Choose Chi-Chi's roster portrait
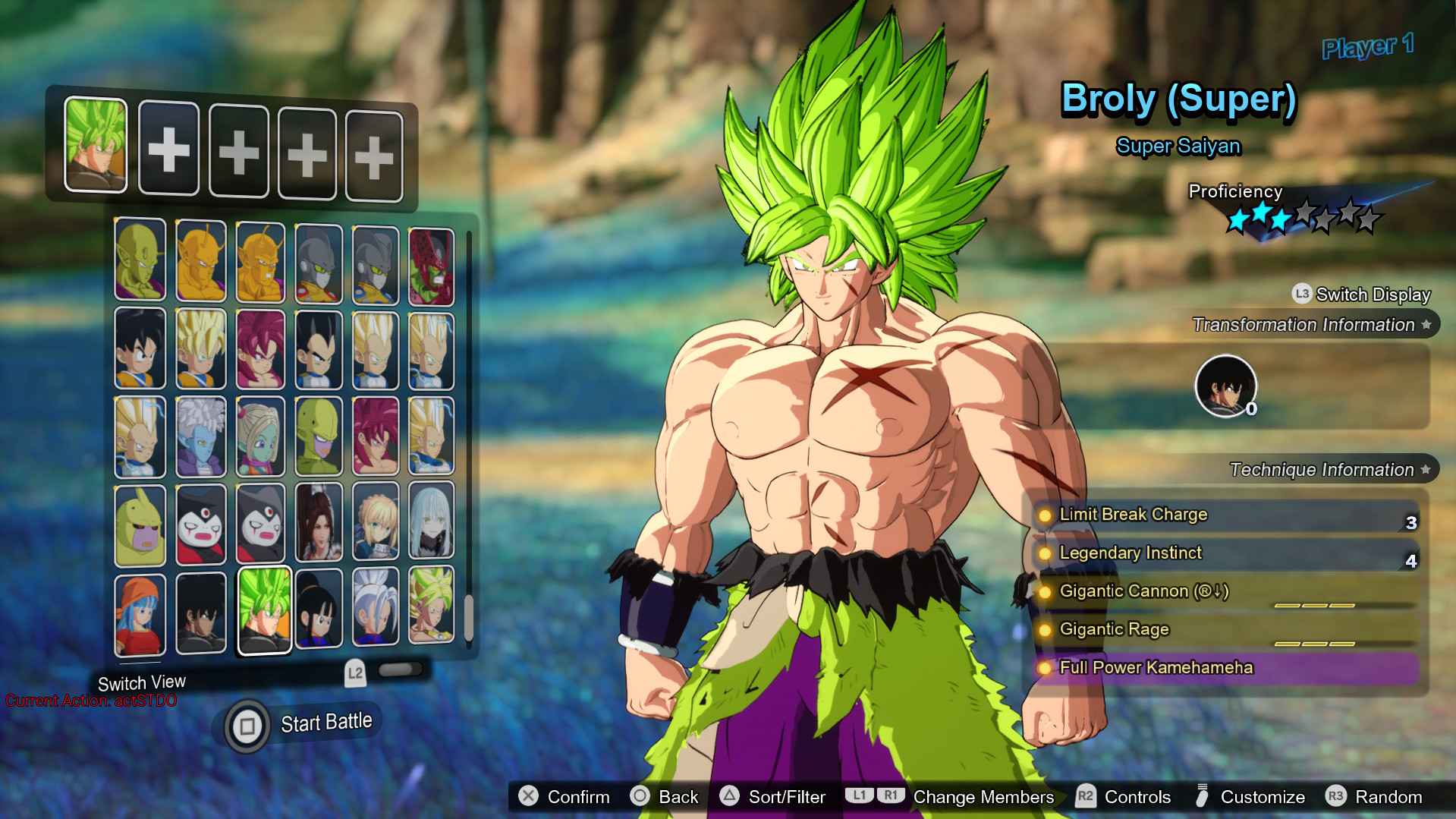Viewport: 1456px width, 819px height. coord(319,609)
